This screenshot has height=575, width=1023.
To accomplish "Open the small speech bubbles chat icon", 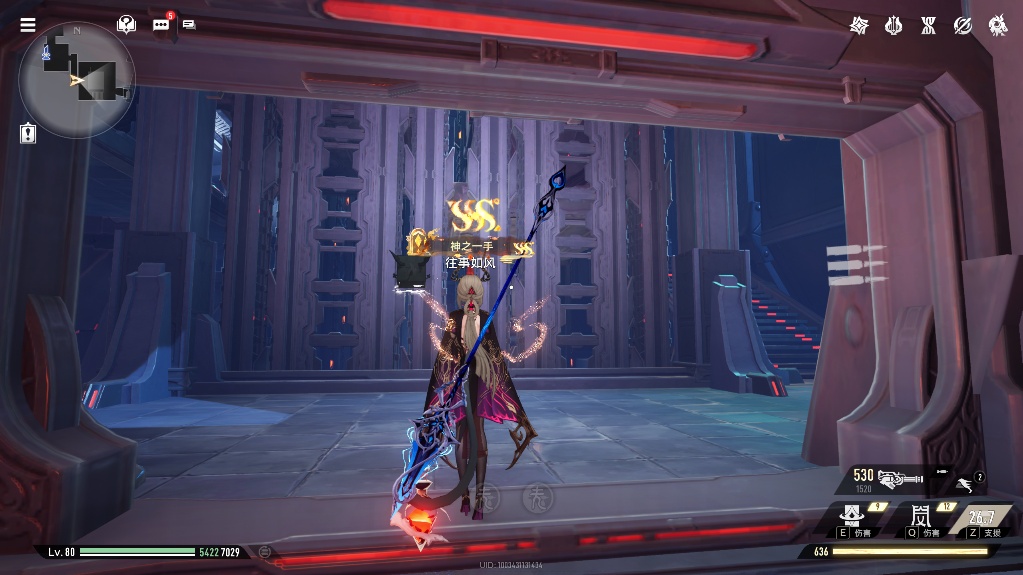I will click(x=189, y=25).
